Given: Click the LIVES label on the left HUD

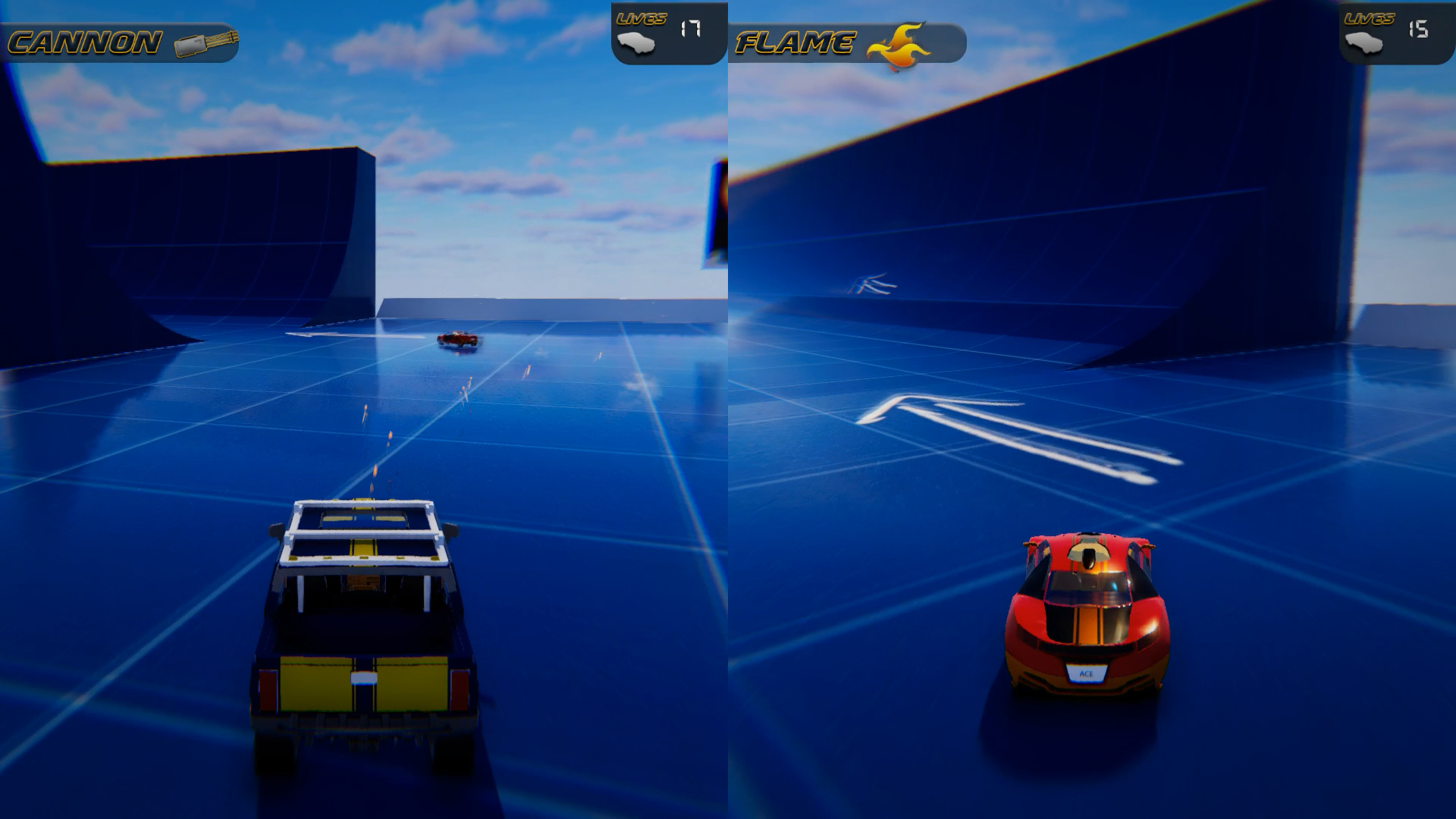Looking at the screenshot, I should (641, 19).
